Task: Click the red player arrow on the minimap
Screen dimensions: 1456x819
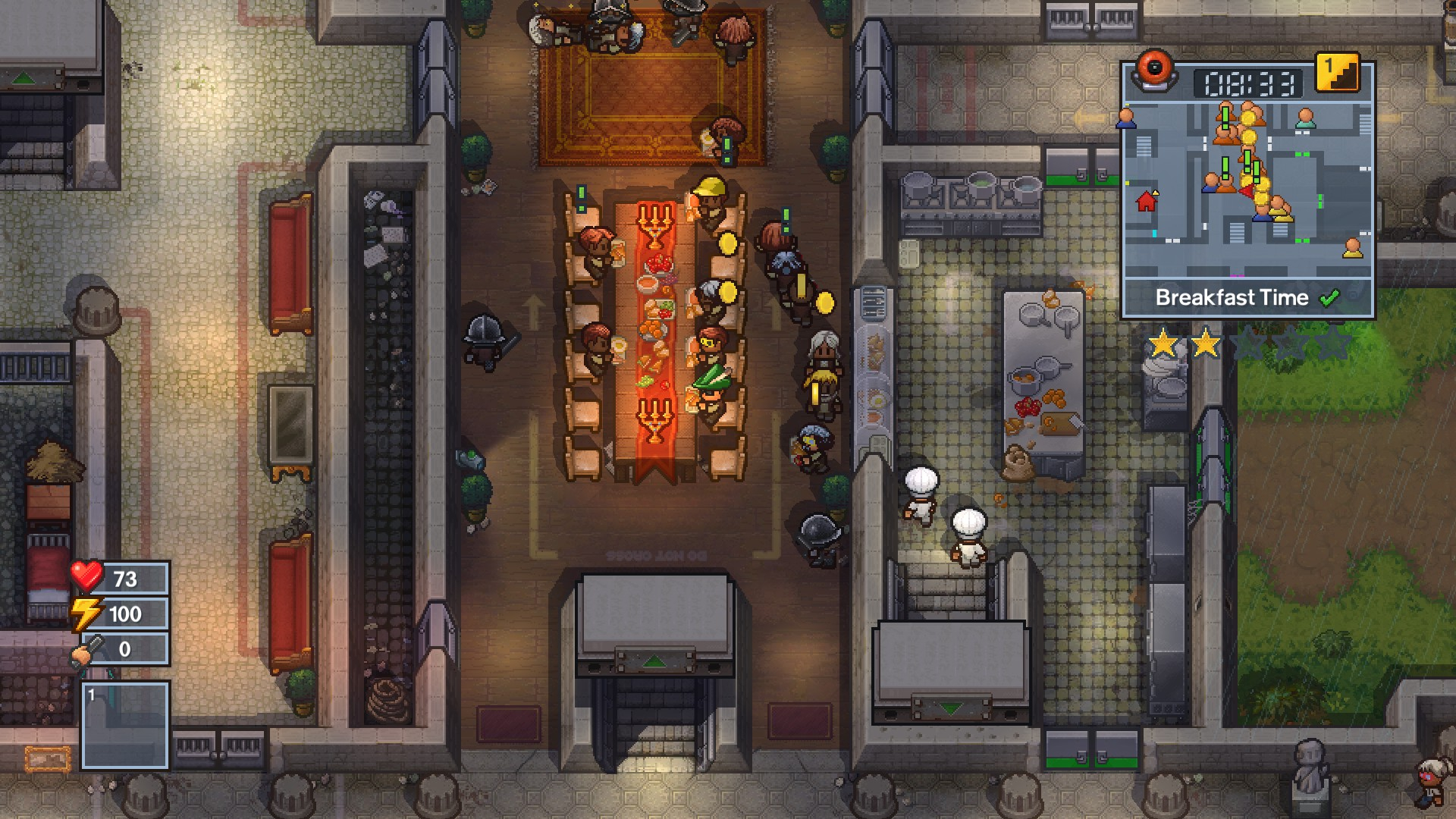Action: (x=1247, y=190)
